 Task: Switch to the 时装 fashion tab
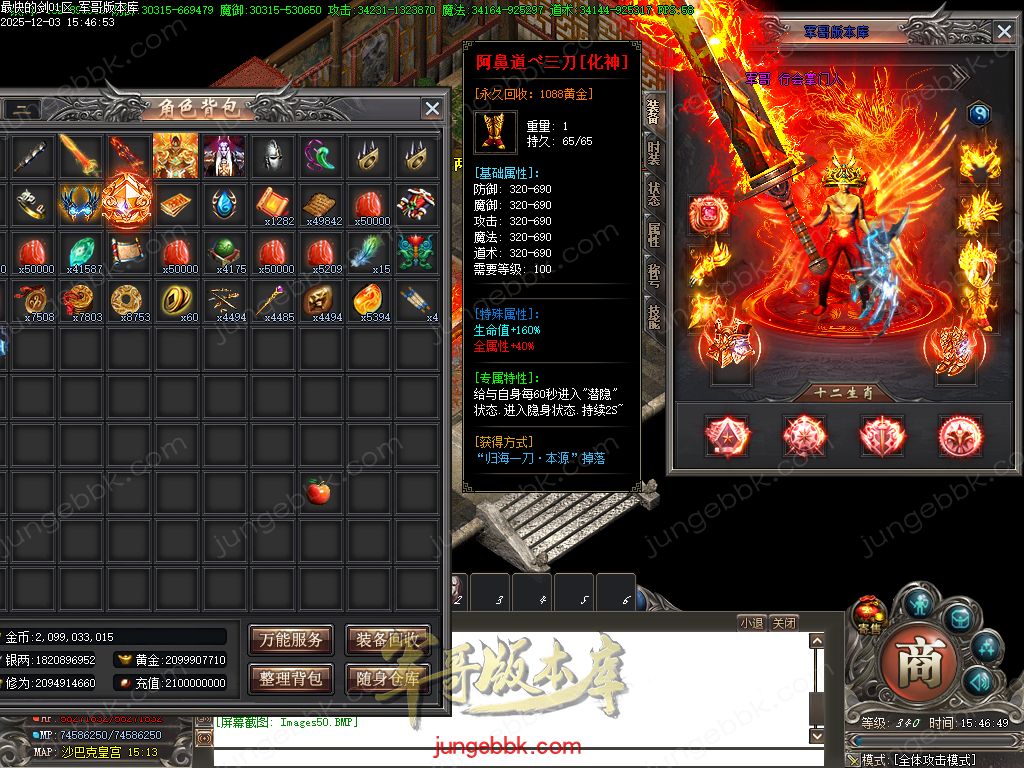click(x=653, y=152)
